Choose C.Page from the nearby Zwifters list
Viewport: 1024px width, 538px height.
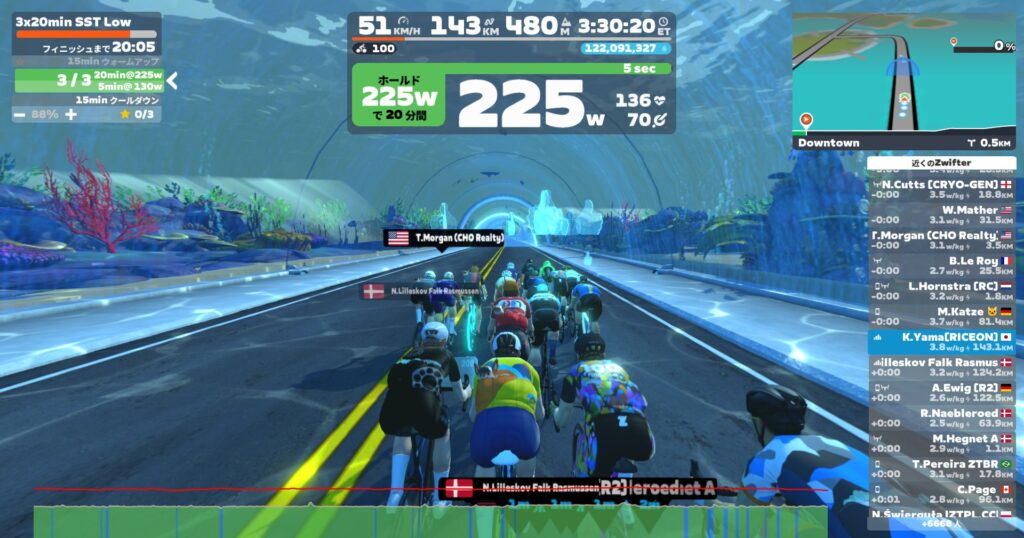[x=941, y=494]
